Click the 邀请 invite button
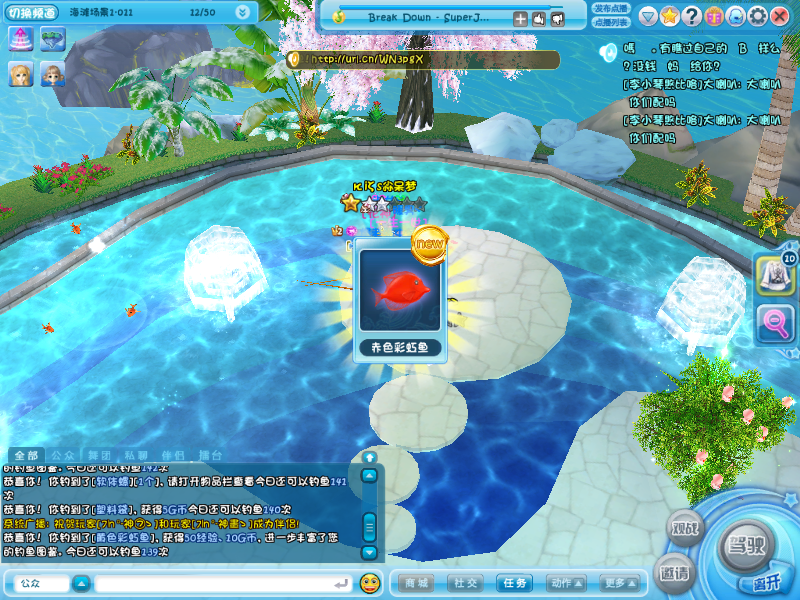 [675, 573]
